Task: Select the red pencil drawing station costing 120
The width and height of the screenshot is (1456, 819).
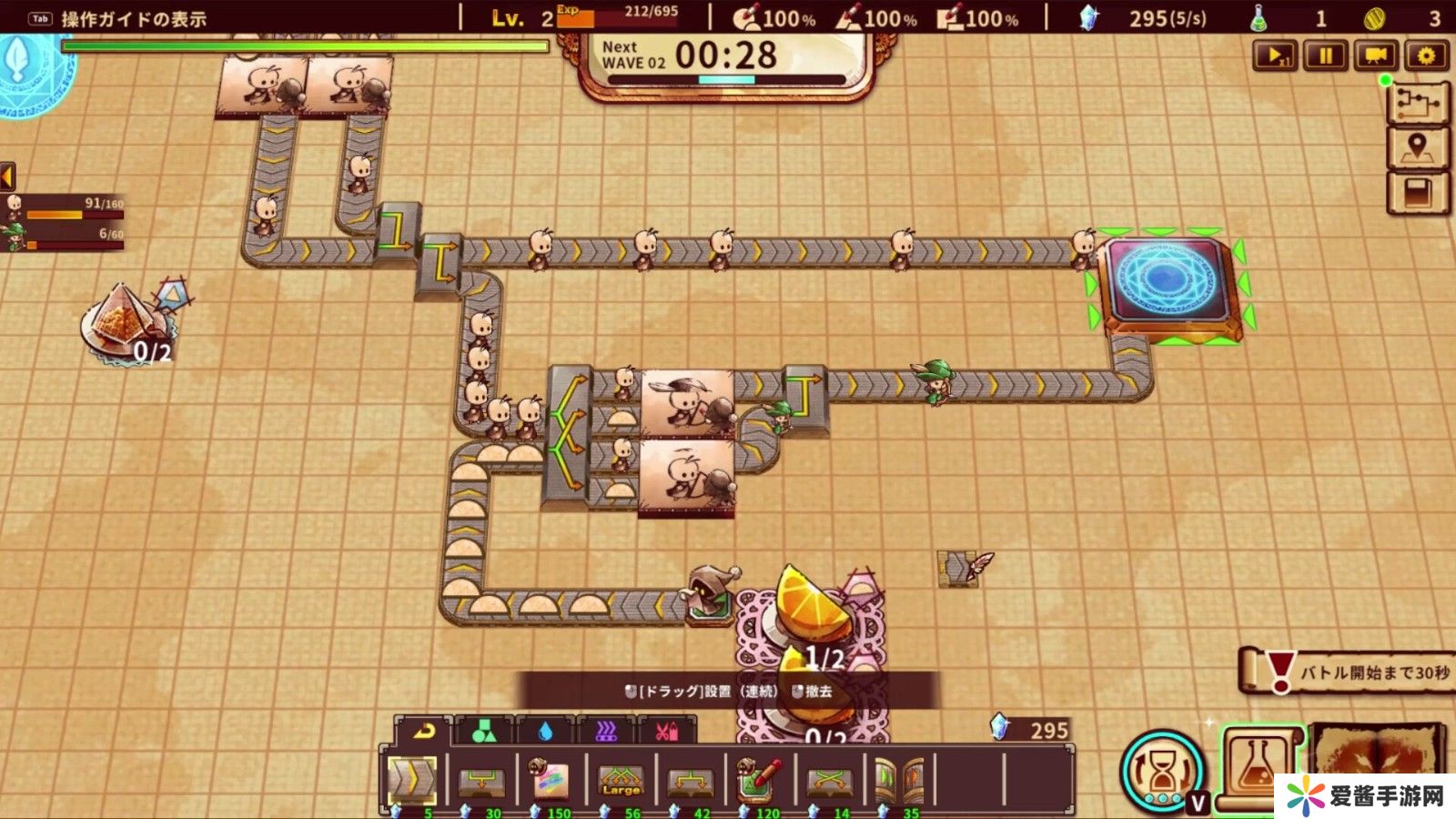Action: 758,779
